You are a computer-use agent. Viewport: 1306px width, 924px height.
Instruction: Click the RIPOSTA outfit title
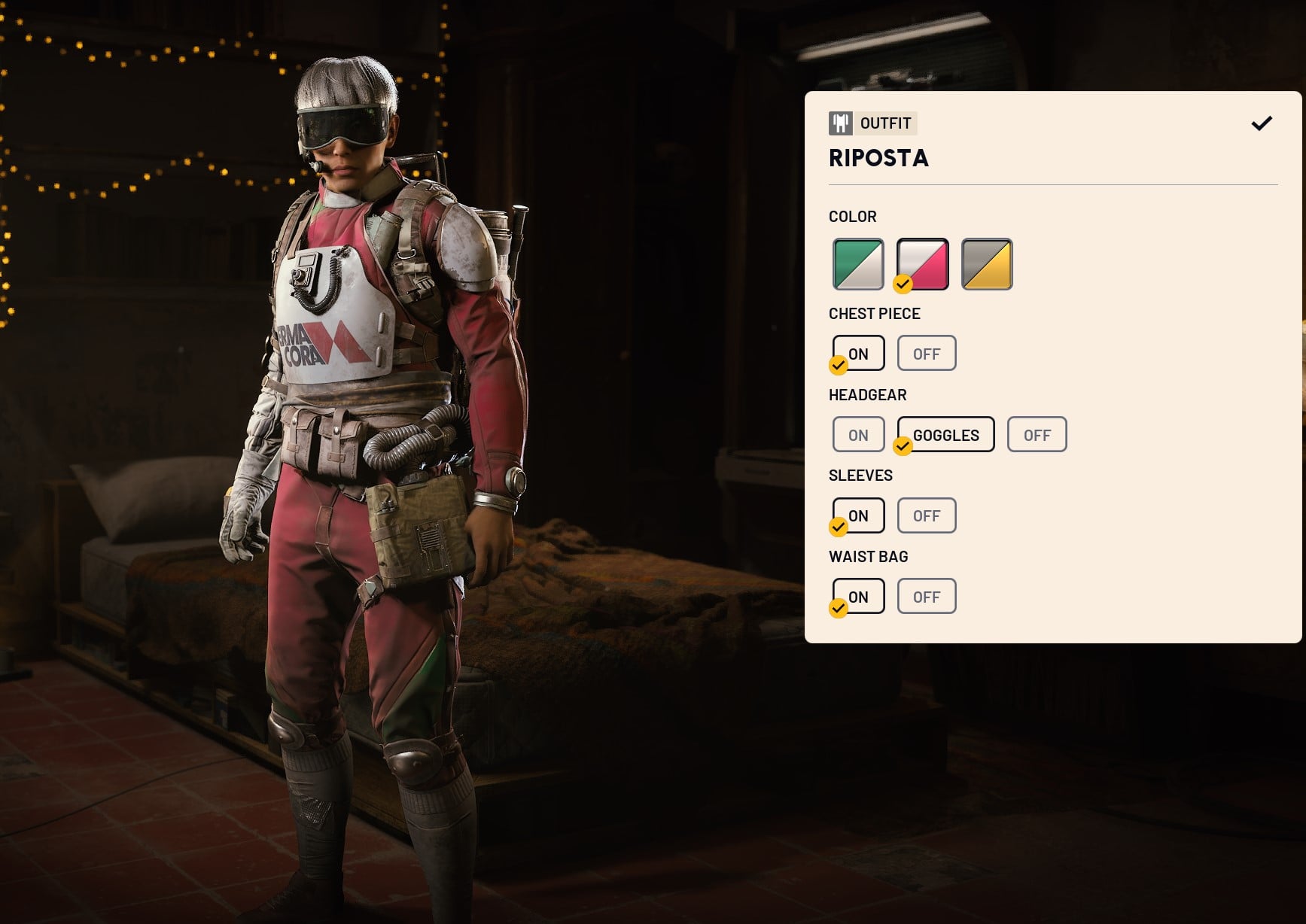[x=878, y=159]
